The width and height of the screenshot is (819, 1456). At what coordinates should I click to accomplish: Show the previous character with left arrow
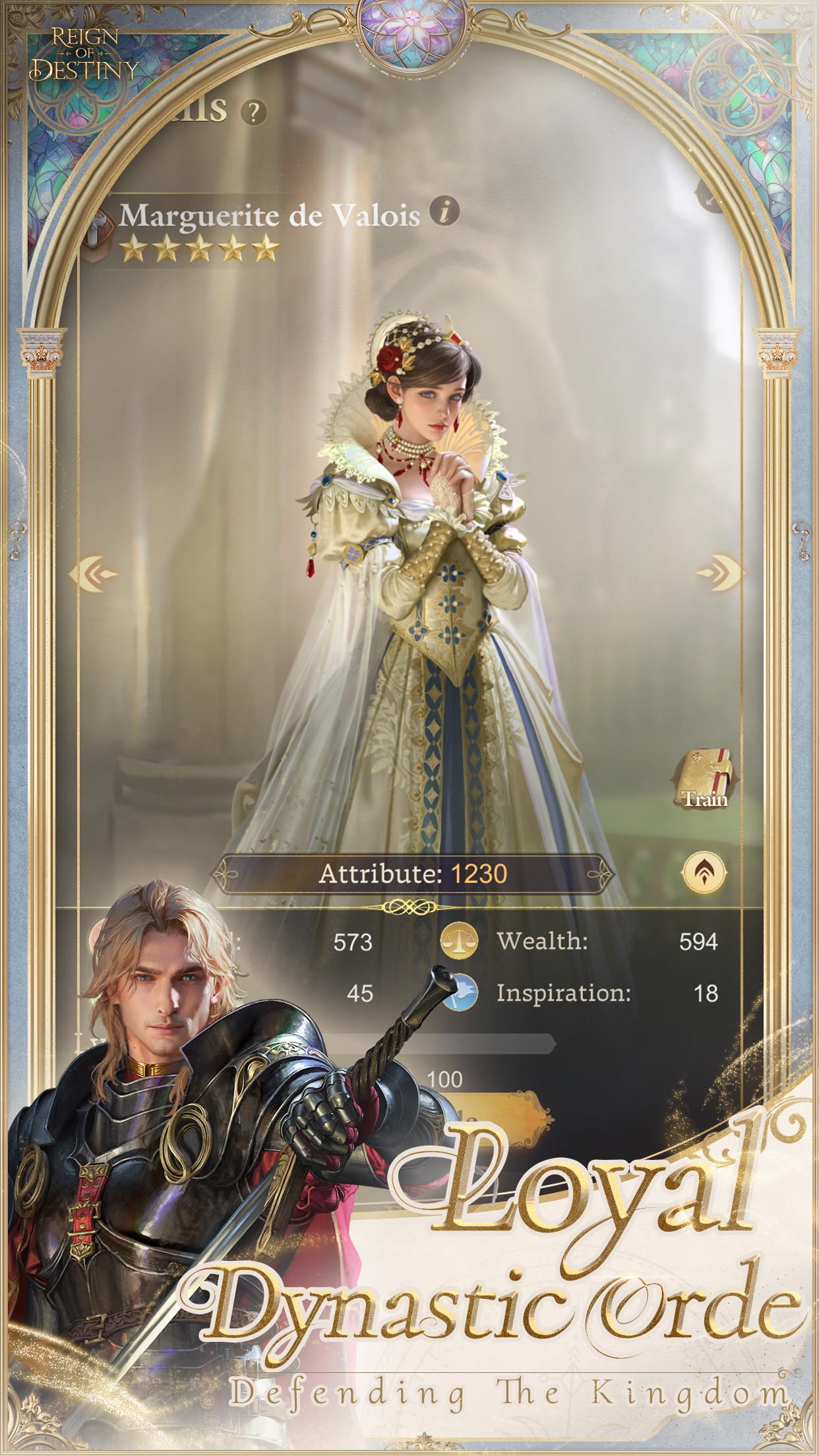pyautogui.click(x=98, y=572)
